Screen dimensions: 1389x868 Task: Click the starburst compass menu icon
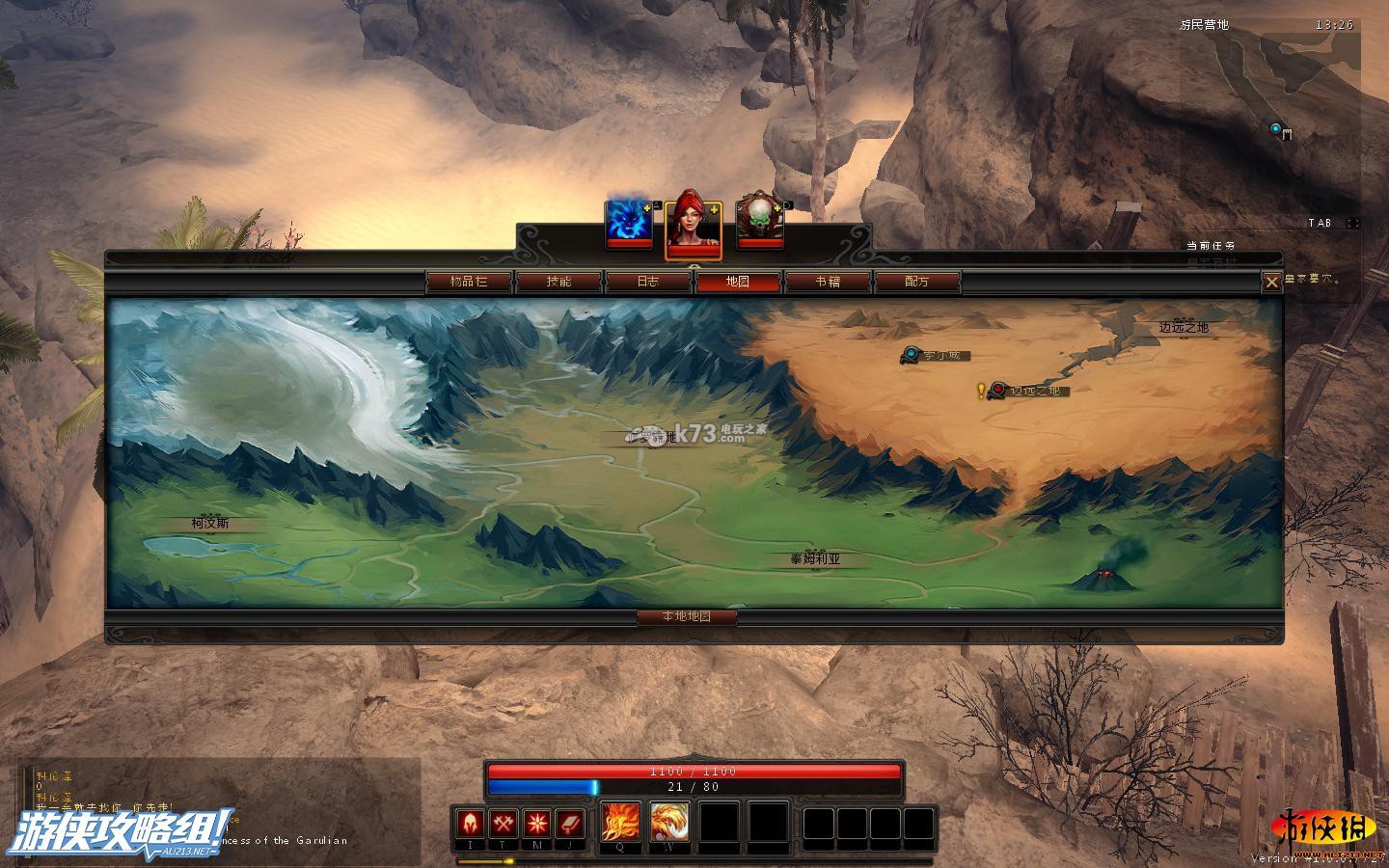537,824
